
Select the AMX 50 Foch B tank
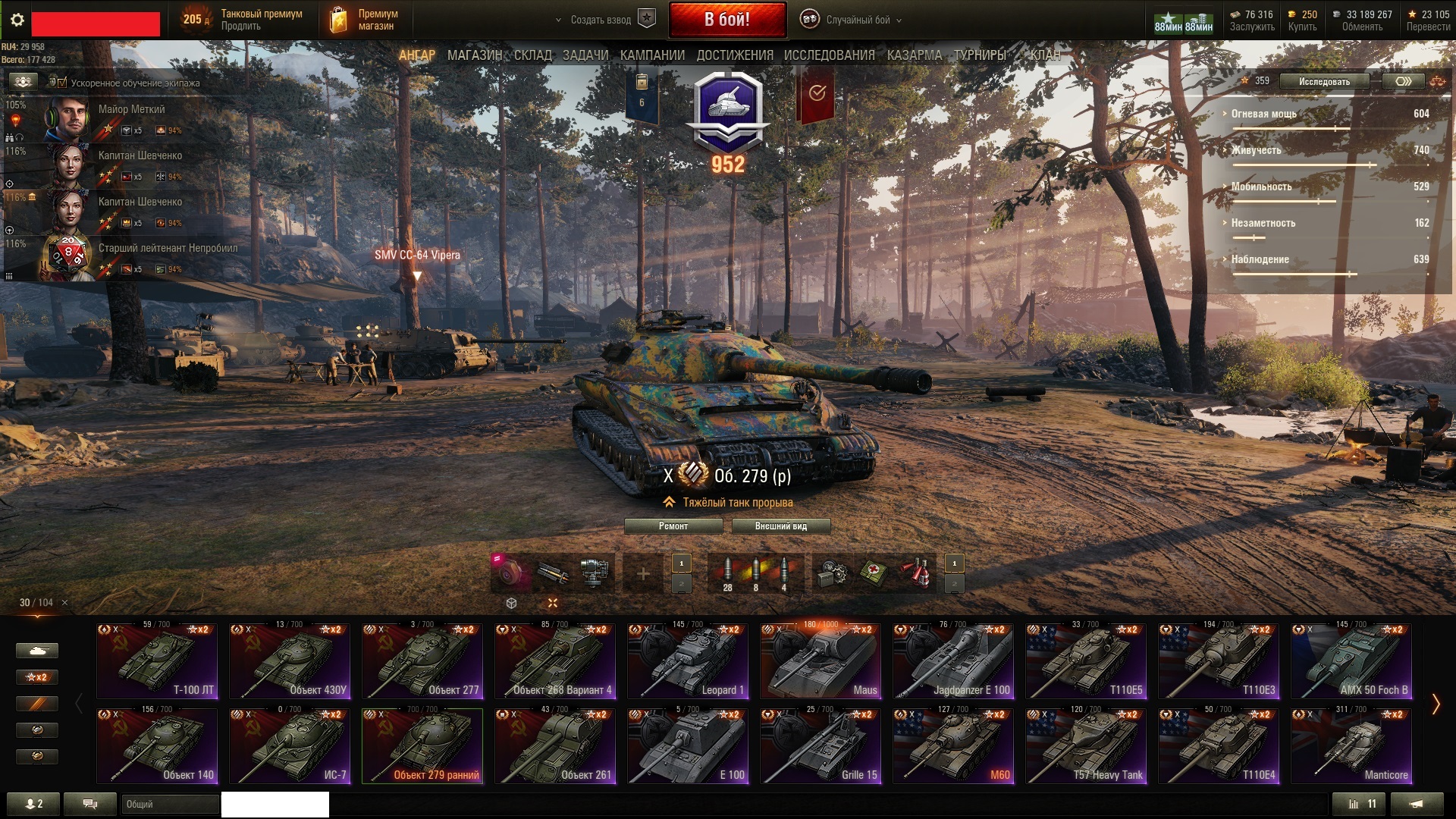[1351, 661]
